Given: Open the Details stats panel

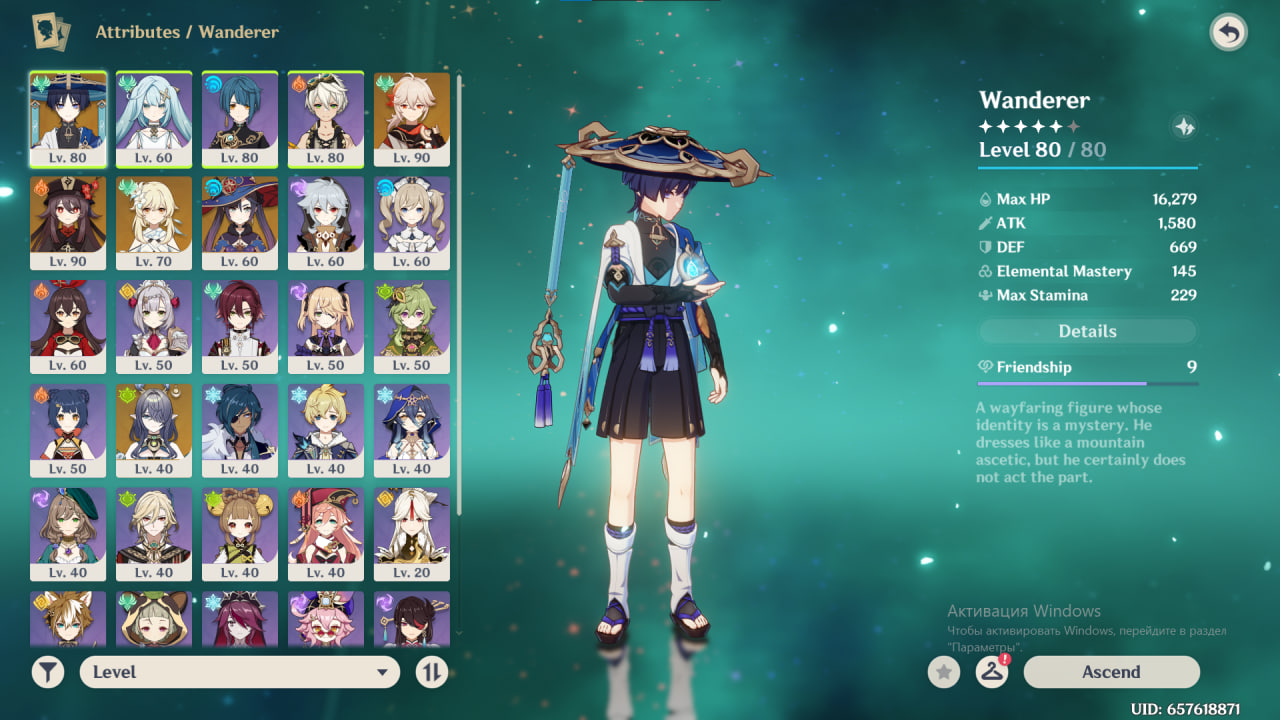Looking at the screenshot, I should click(1087, 331).
